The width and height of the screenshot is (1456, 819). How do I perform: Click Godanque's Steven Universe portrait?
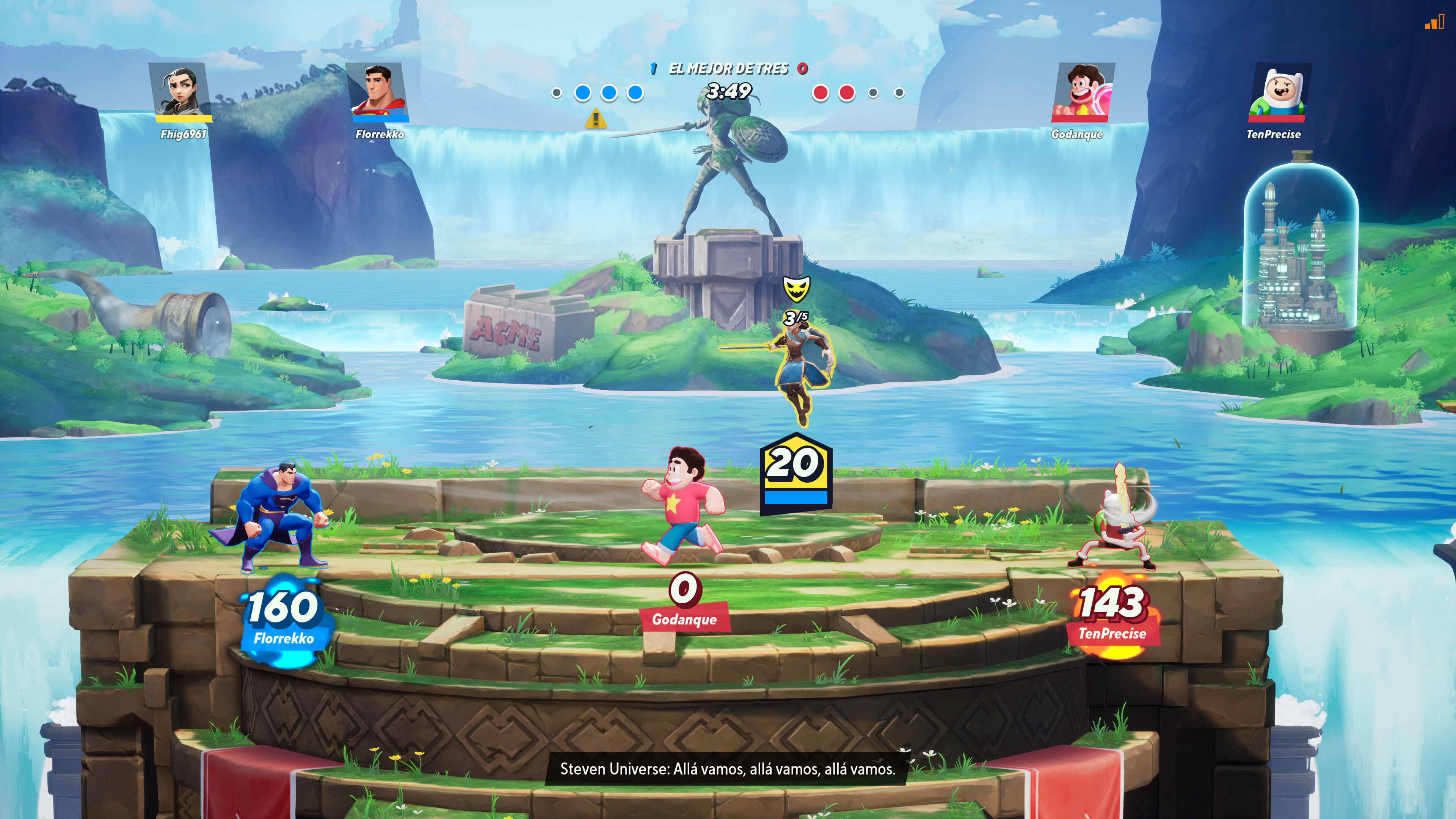(x=1083, y=91)
